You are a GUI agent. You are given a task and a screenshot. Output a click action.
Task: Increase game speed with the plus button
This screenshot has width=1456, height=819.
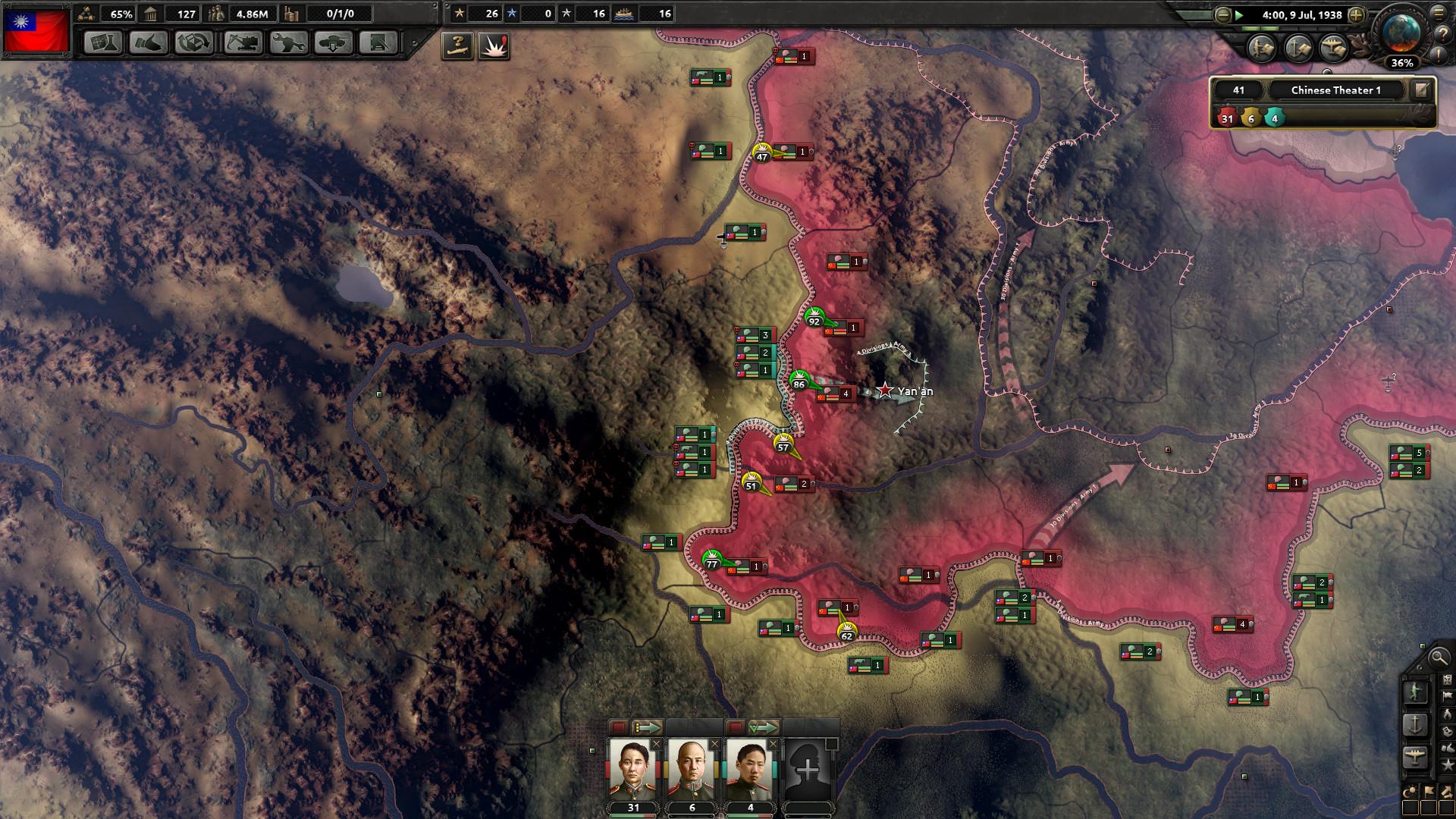1357,15
